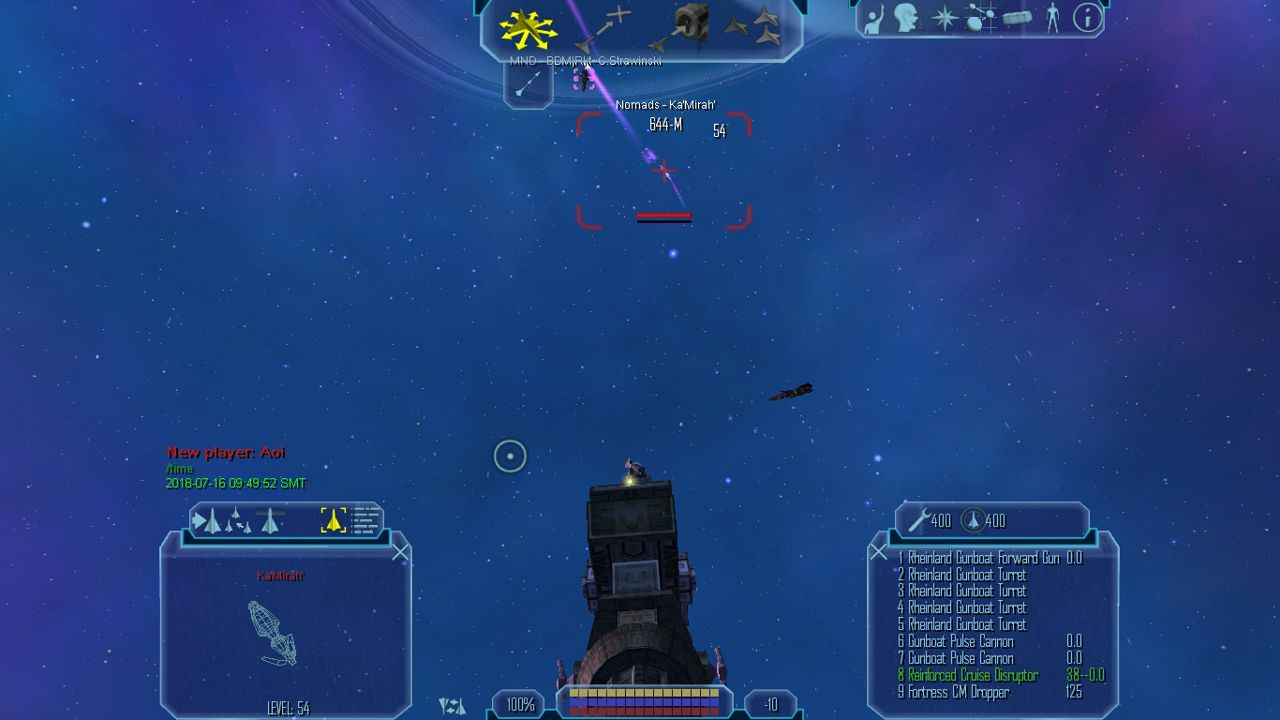Image resolution: width=1280 pixels, height=720 pixels.
Task: Open the information 'i' icon
Action: [1087, 18]
